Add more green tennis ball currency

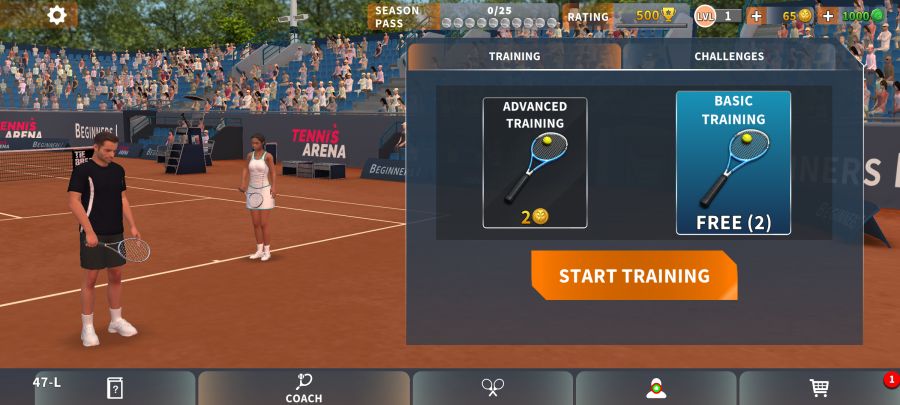[828, 16]
